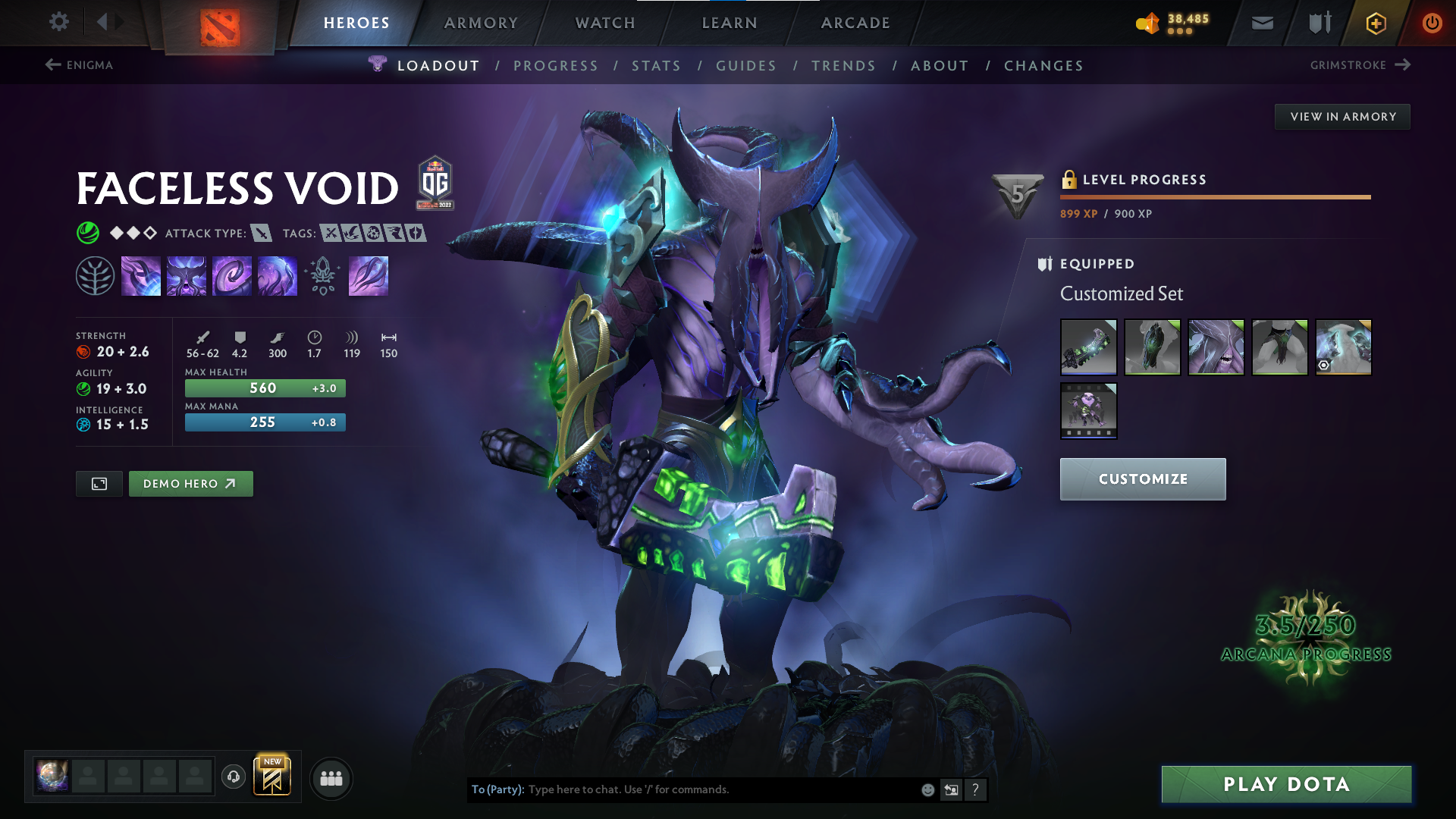Switch to the STATS tab
This screenshot has height=819, width=1456.
pos(657,66)
